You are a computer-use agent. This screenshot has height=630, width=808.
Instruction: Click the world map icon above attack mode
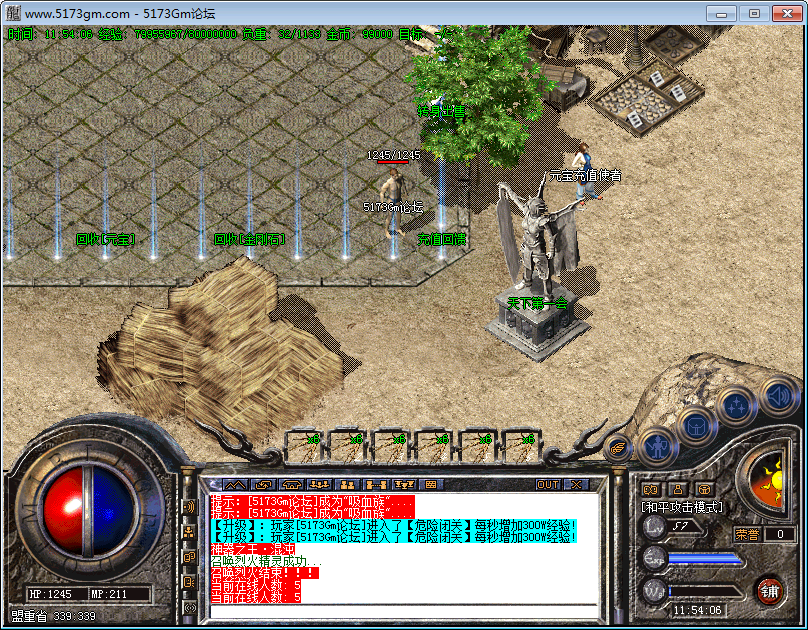[x=651, y=489]
